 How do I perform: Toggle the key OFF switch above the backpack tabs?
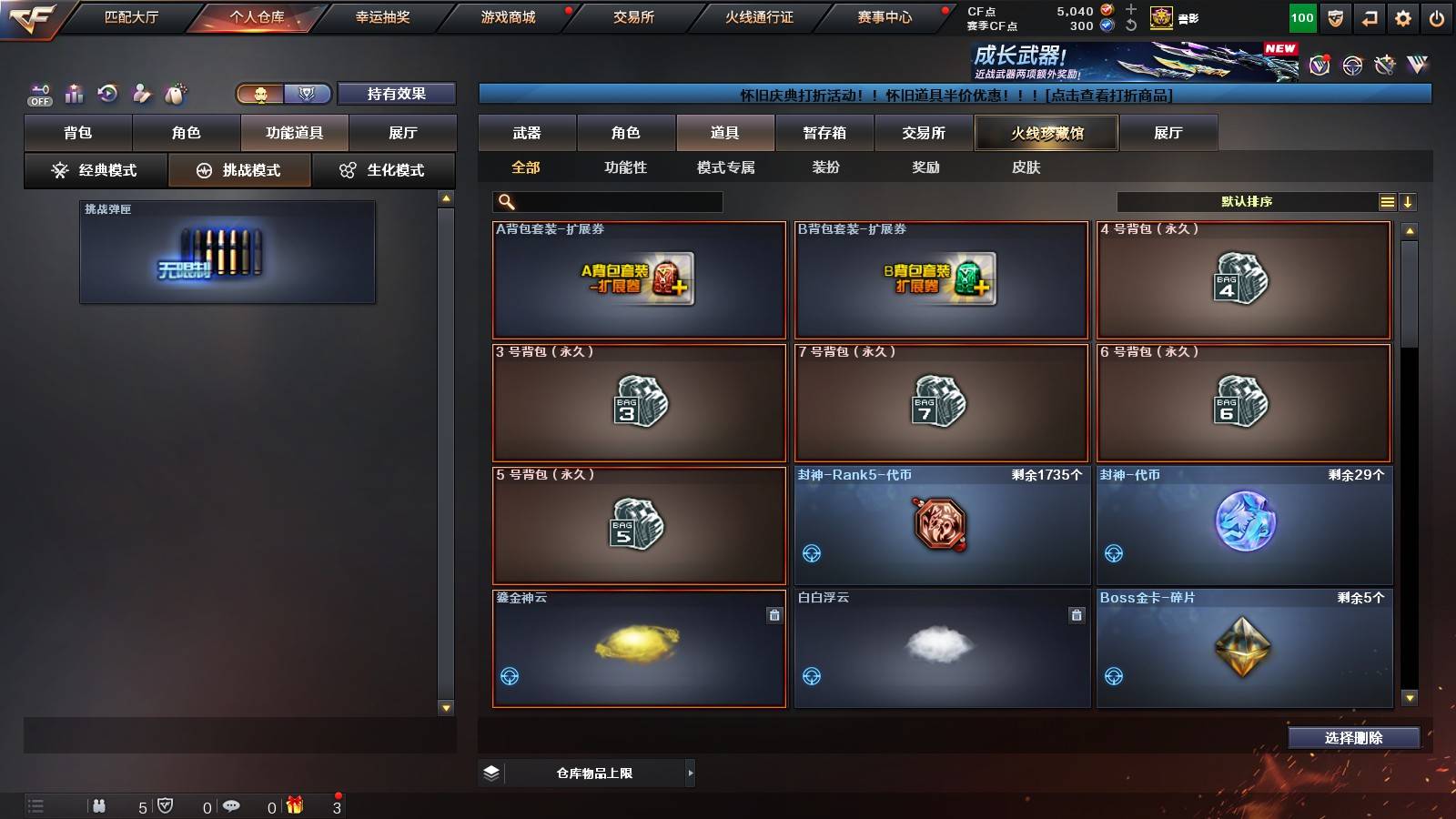38,94
